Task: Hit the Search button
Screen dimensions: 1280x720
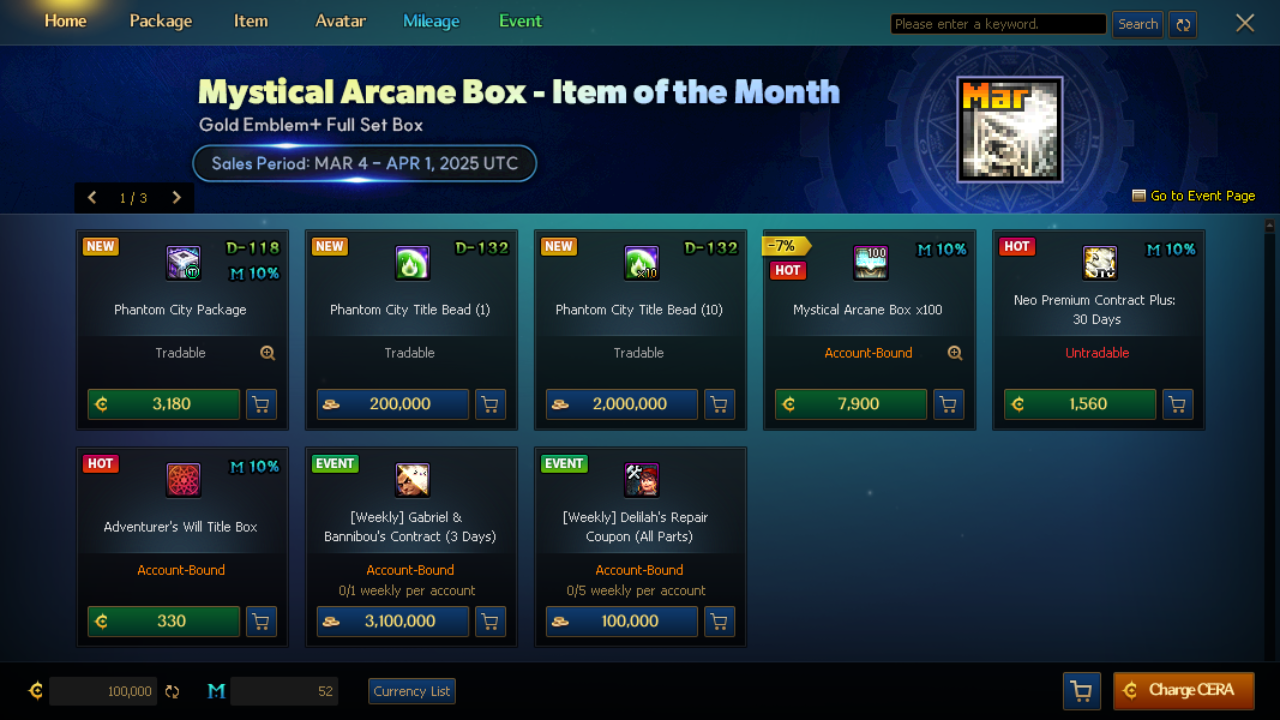Action: click(x=1137, y=24)
